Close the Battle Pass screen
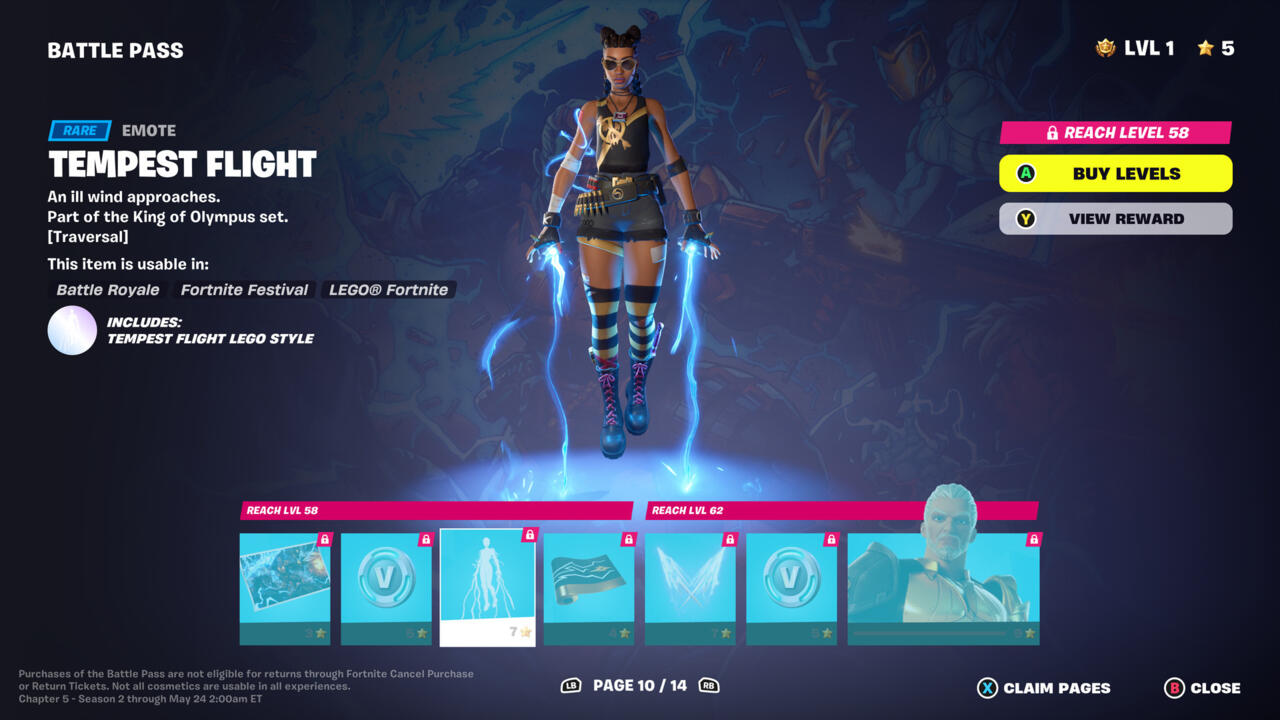 click(1202, 688)
